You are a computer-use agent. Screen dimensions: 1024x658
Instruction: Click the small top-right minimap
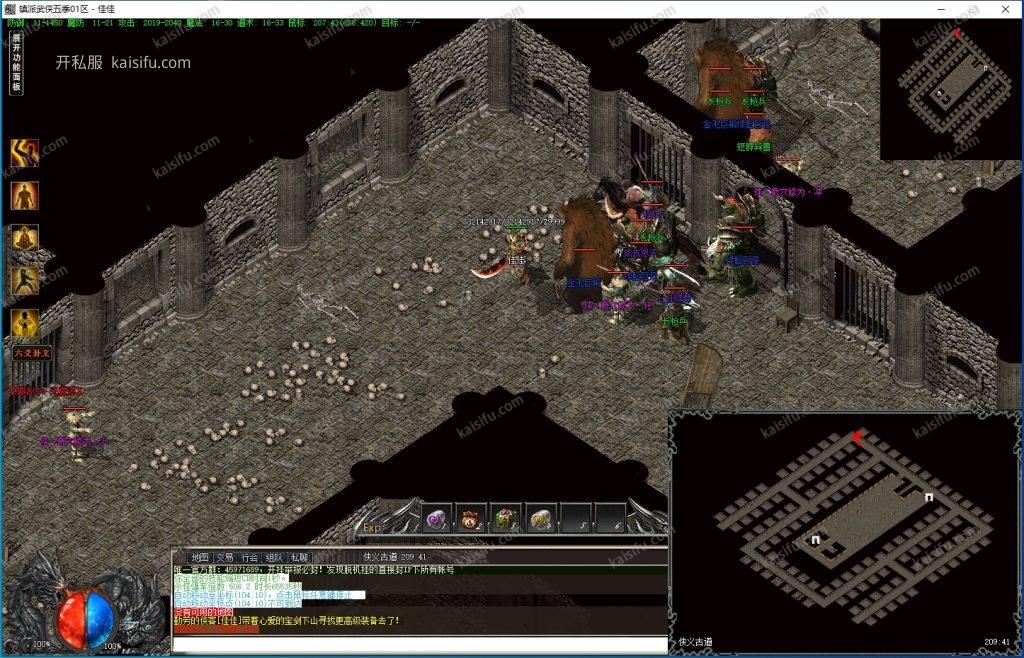click(x=950, y=88)
